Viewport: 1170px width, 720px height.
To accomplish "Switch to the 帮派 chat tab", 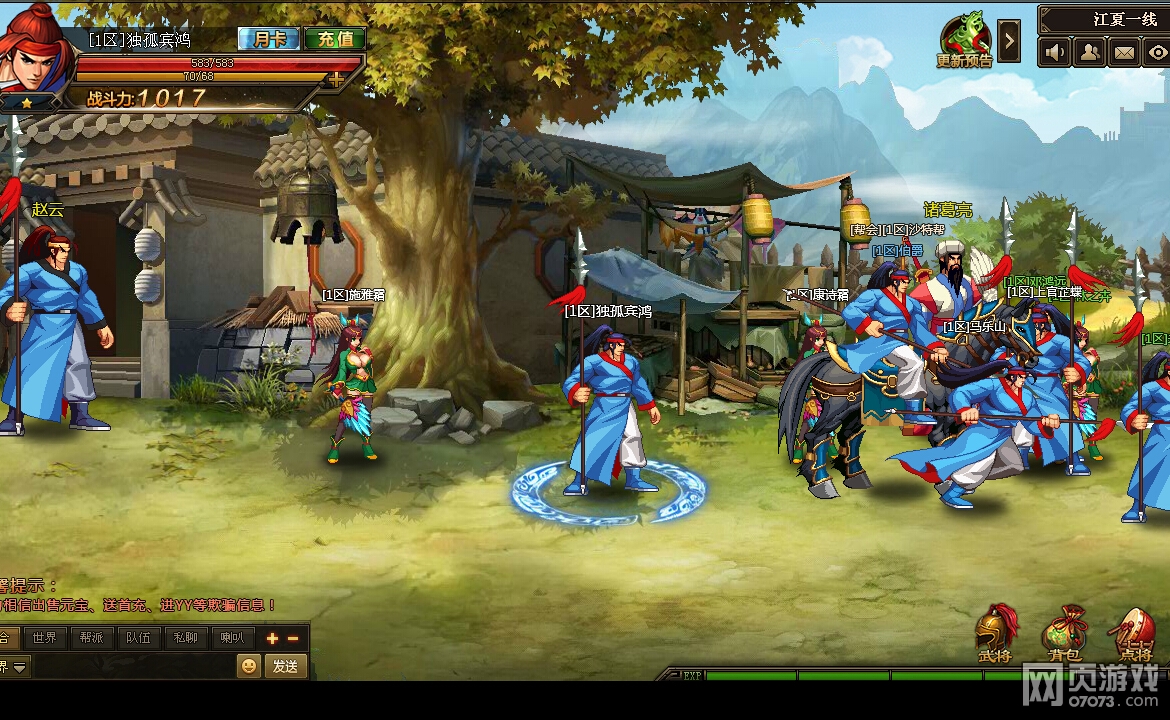I will 92,638.
